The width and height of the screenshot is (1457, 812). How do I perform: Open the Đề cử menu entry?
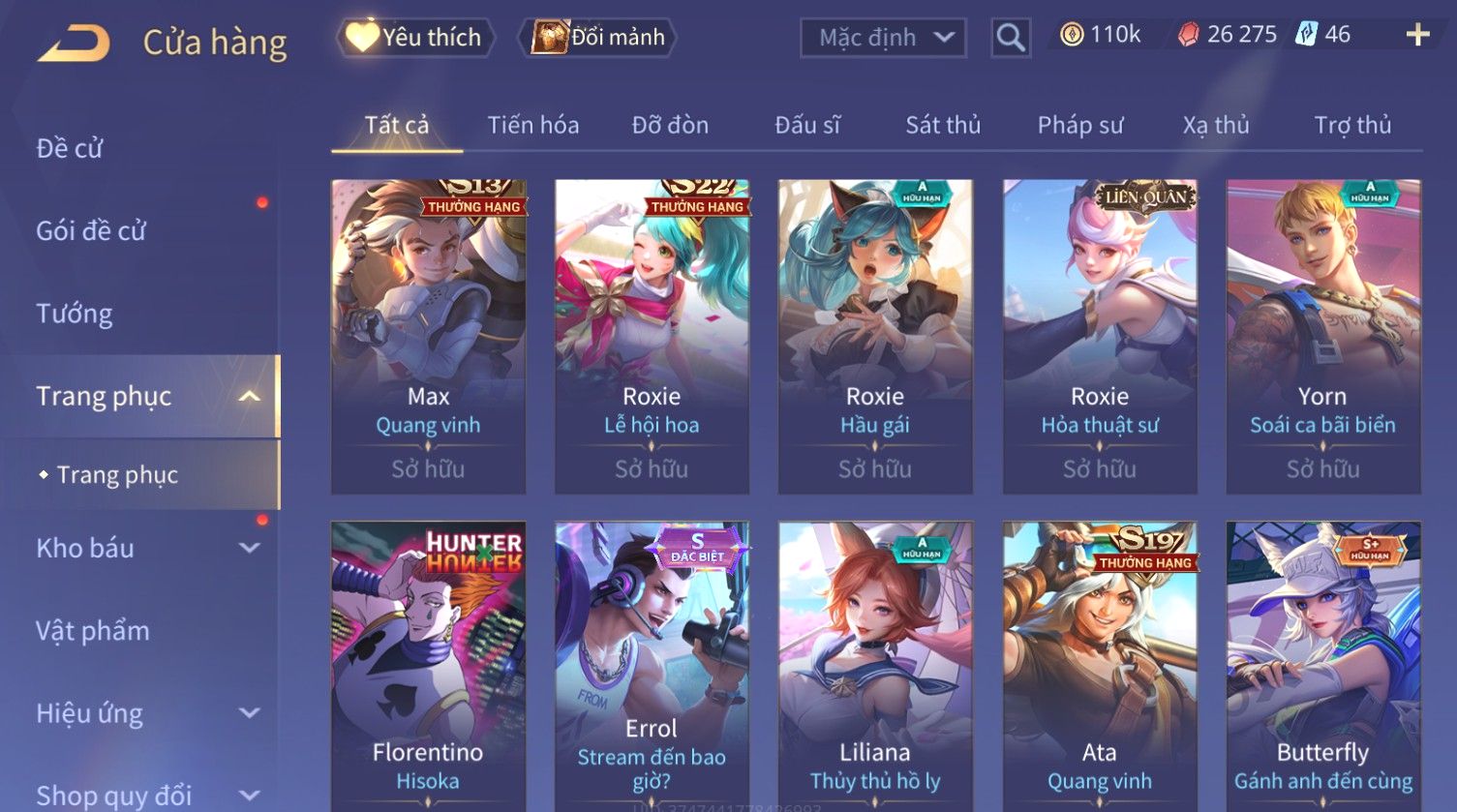pyautogui.click(x=70, y=148)
